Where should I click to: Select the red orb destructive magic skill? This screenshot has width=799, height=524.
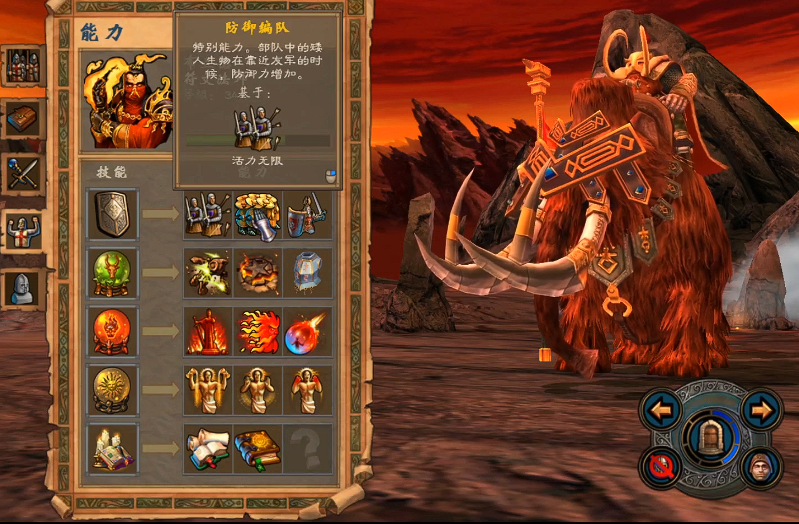click(x=112, y=331)
